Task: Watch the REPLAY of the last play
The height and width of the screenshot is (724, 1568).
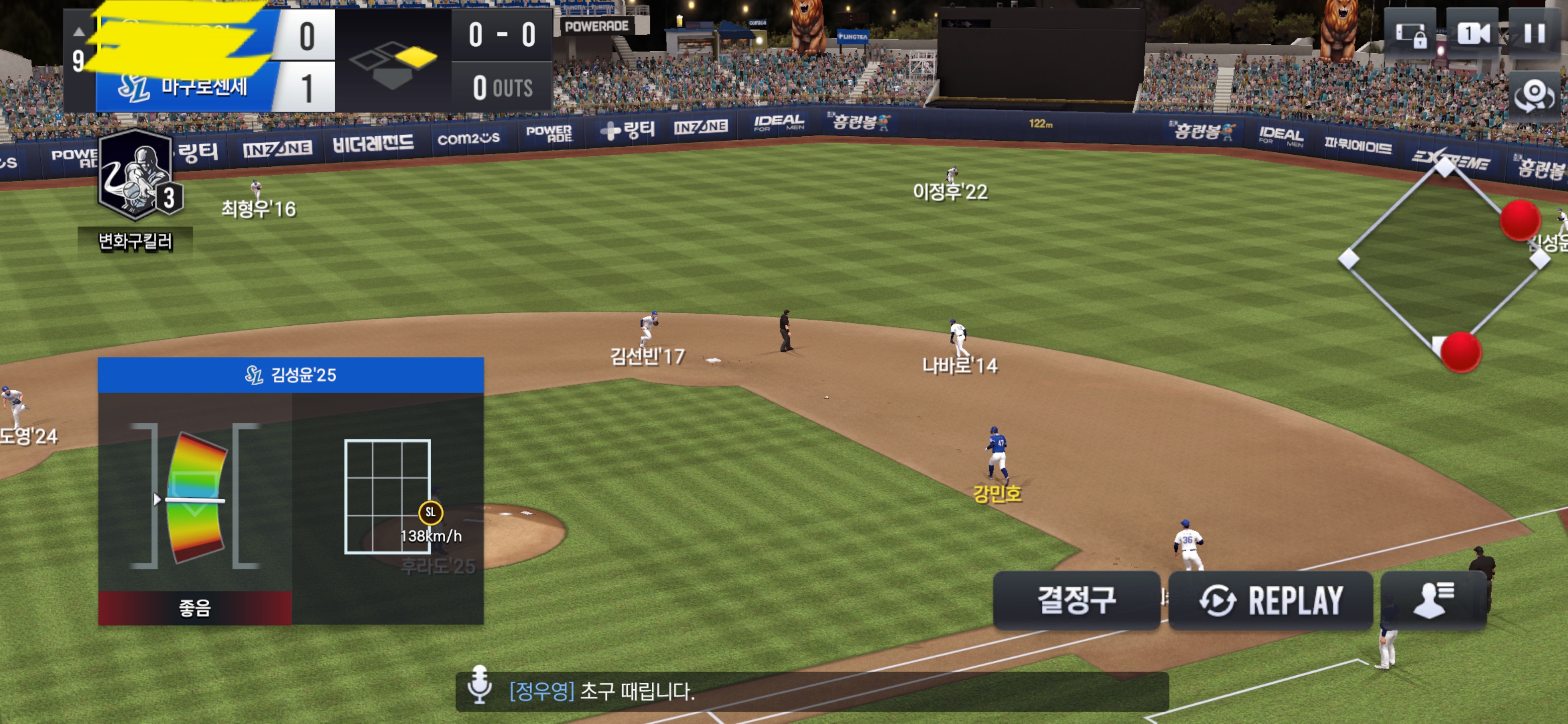Action: click(1270, 600)
